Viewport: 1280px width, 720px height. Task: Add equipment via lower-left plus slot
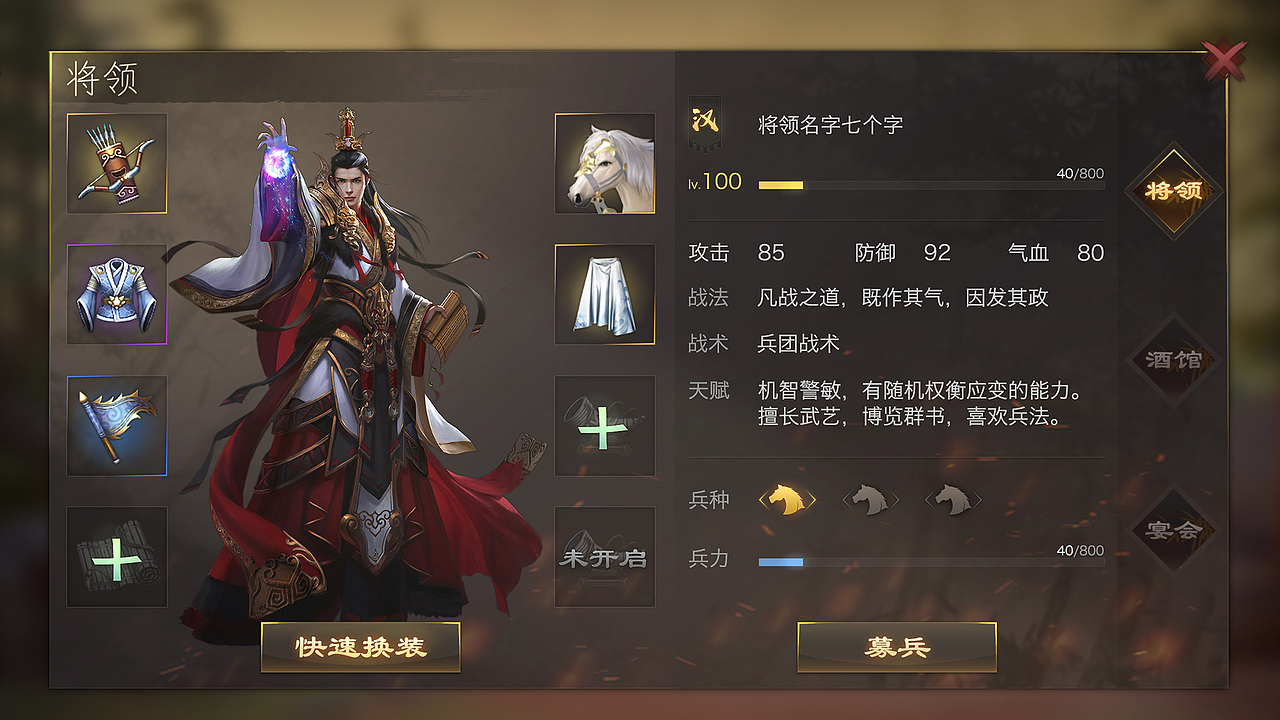[x=116, y=557]
